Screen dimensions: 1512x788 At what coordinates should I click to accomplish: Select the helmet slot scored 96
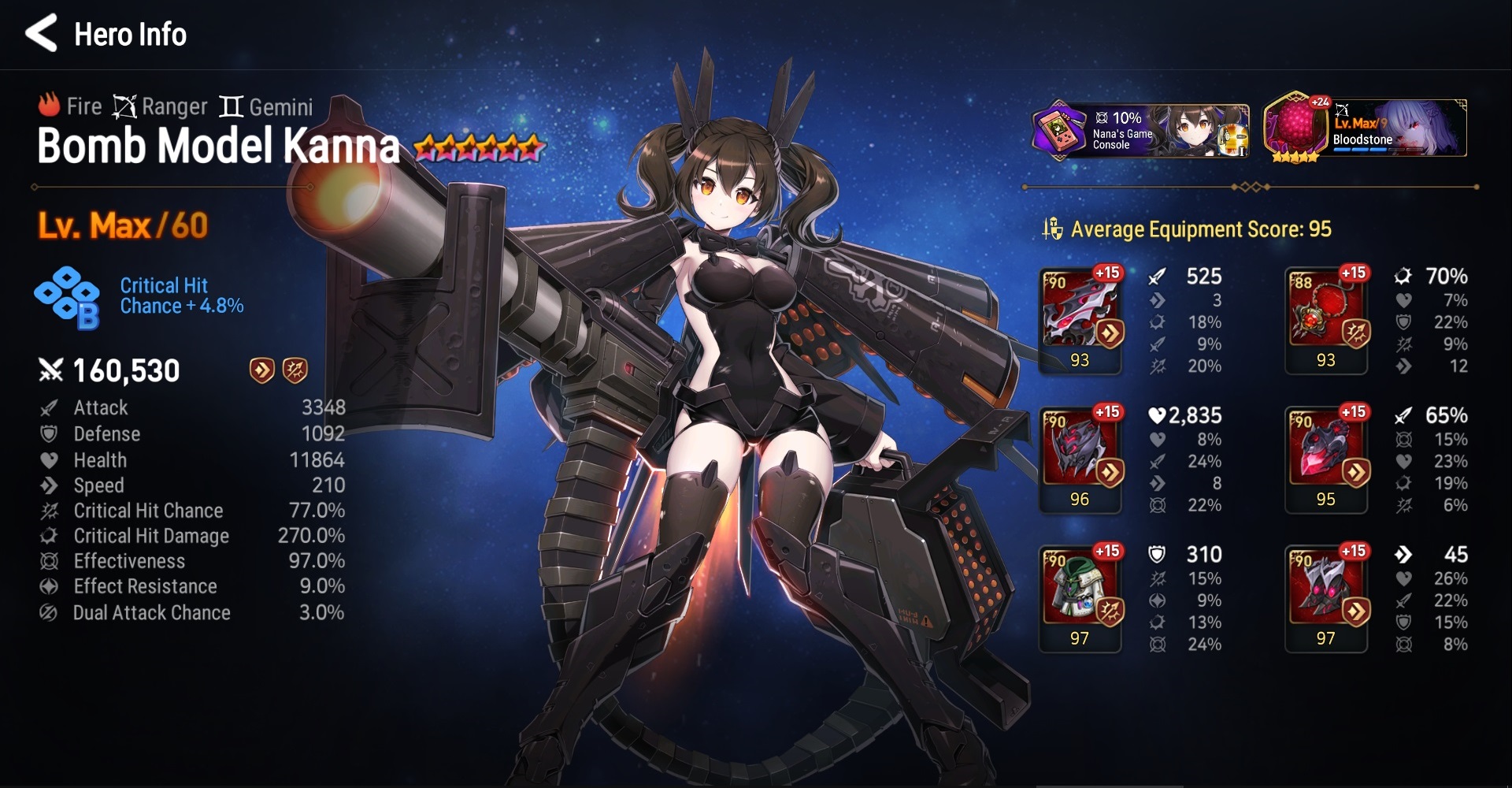(1080, 459)
